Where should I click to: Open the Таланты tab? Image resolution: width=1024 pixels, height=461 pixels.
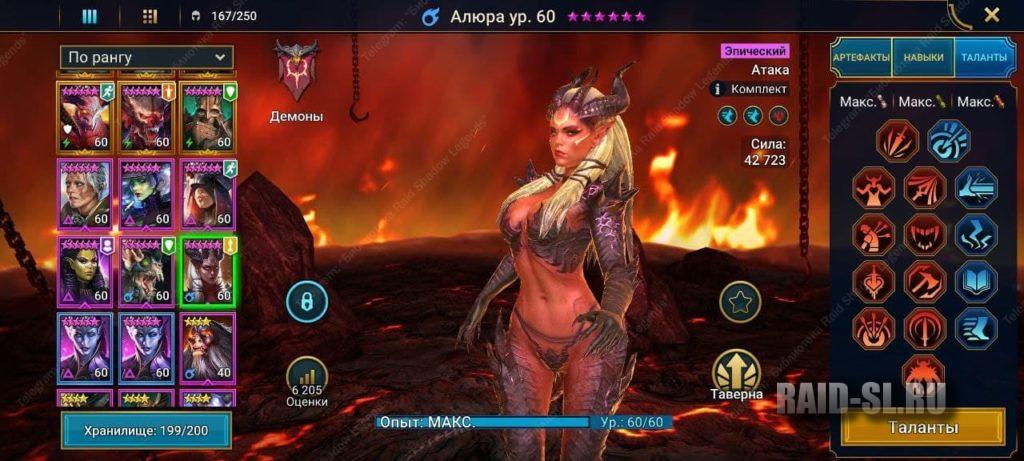[x=984, y=57]
